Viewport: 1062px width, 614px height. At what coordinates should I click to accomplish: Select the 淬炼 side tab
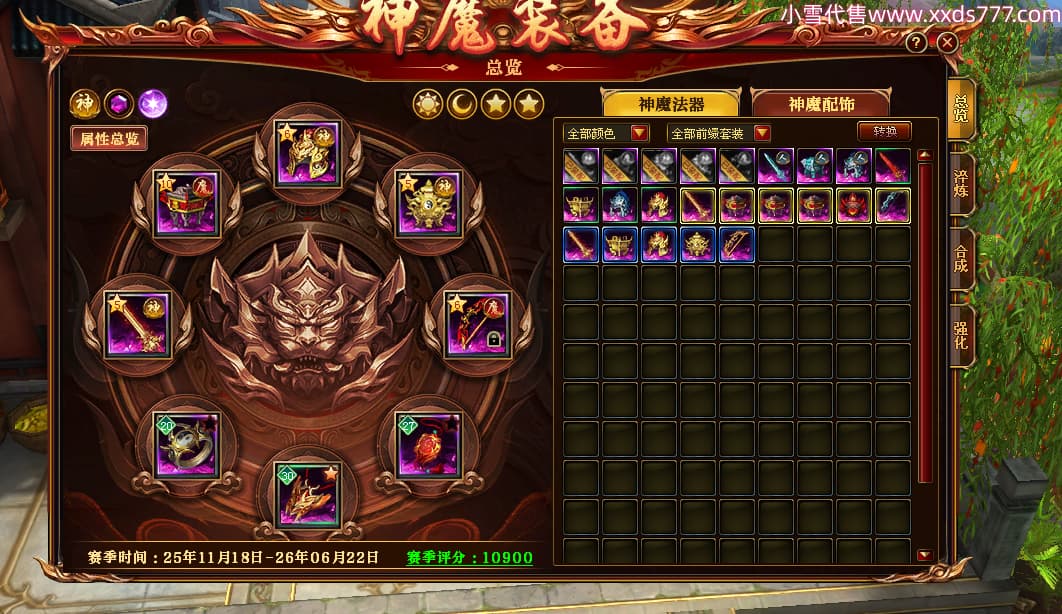pos(960,177)
